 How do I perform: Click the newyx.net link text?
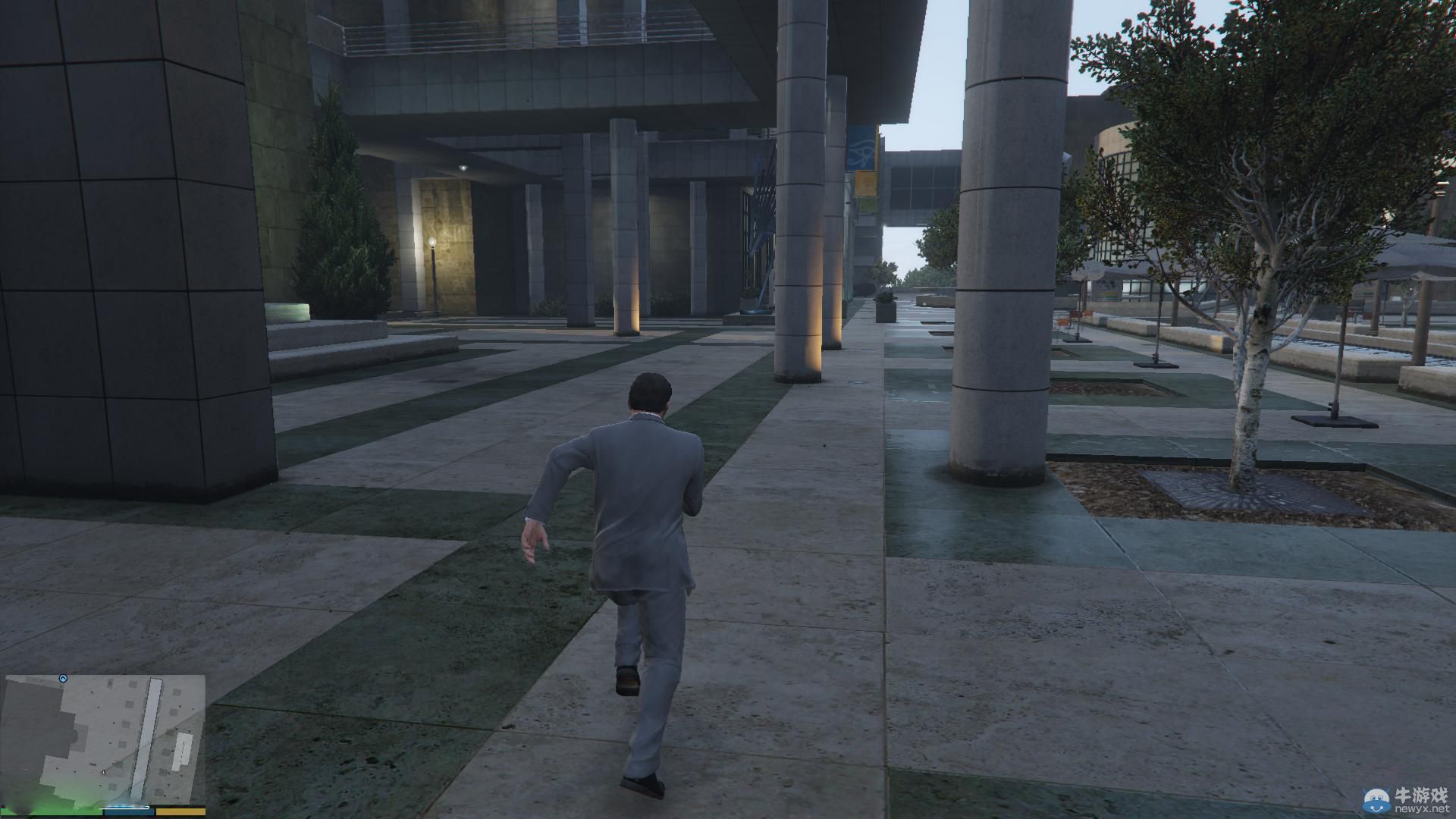1423,808
